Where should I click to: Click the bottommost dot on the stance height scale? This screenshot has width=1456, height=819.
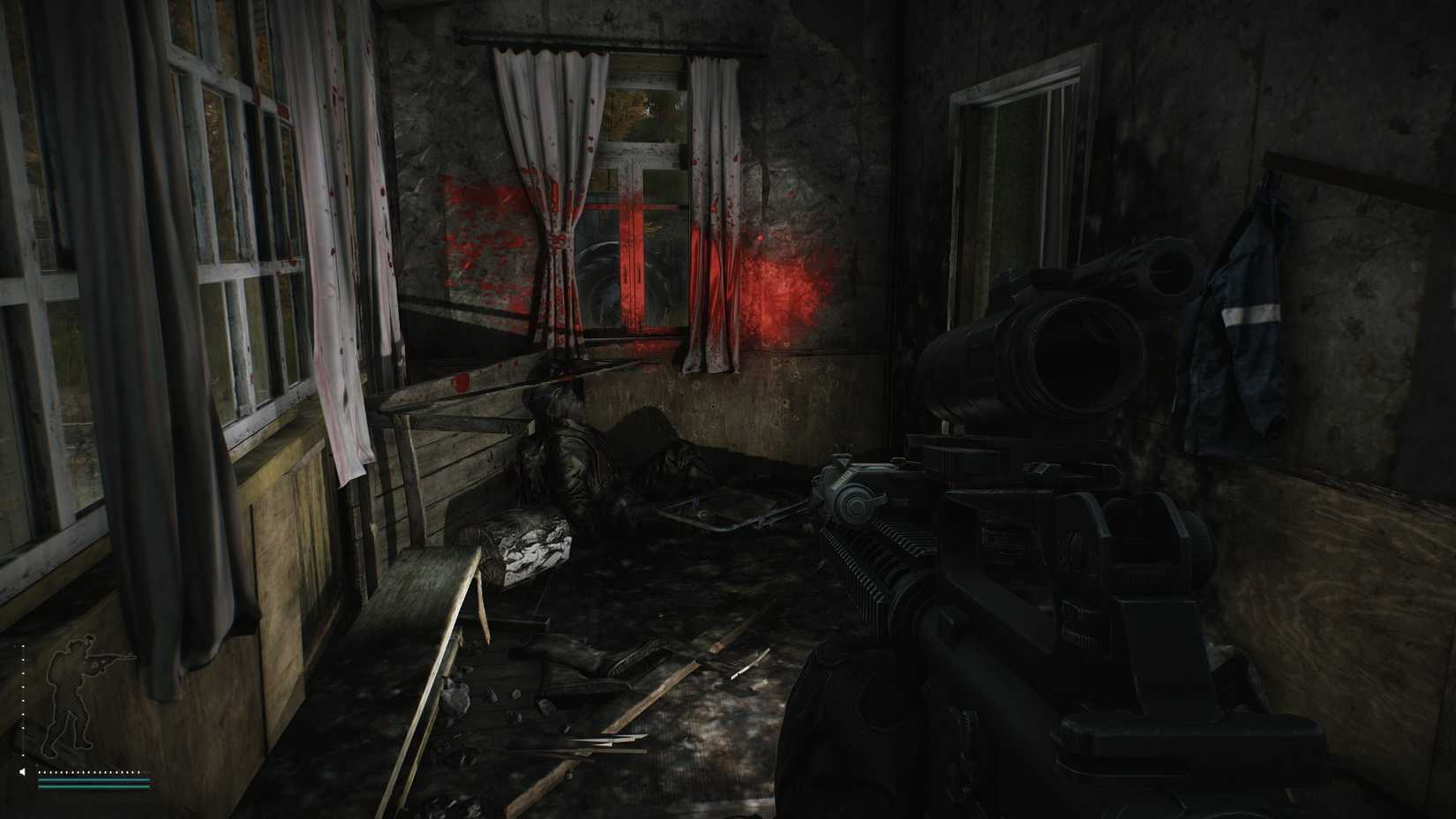coord(23,755)
